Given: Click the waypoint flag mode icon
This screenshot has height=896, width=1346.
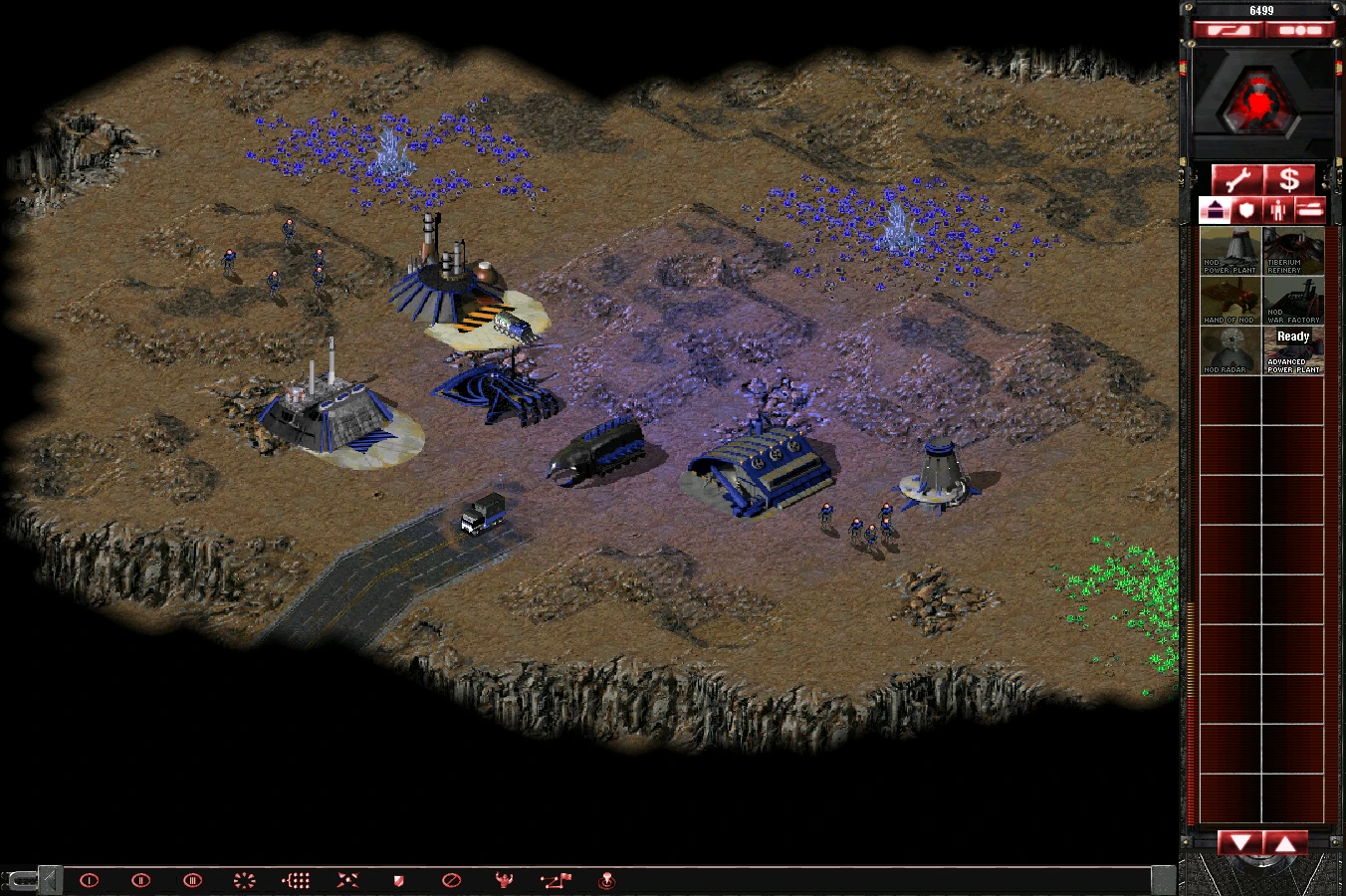Looking at the screenshot, I should click(x=556, y=880).
